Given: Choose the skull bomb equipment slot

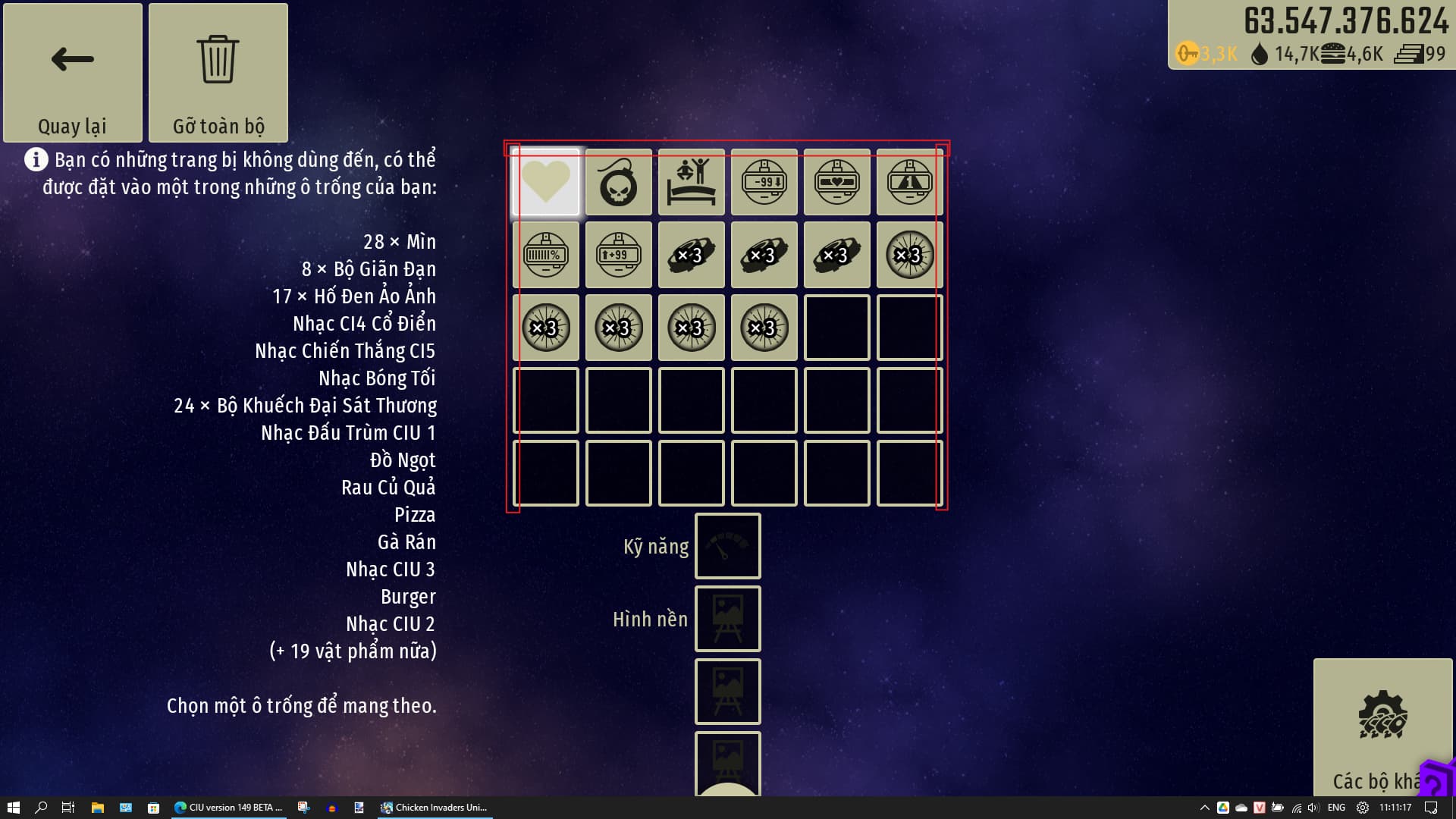Looking at the screenshot, I should coord(619,182).
